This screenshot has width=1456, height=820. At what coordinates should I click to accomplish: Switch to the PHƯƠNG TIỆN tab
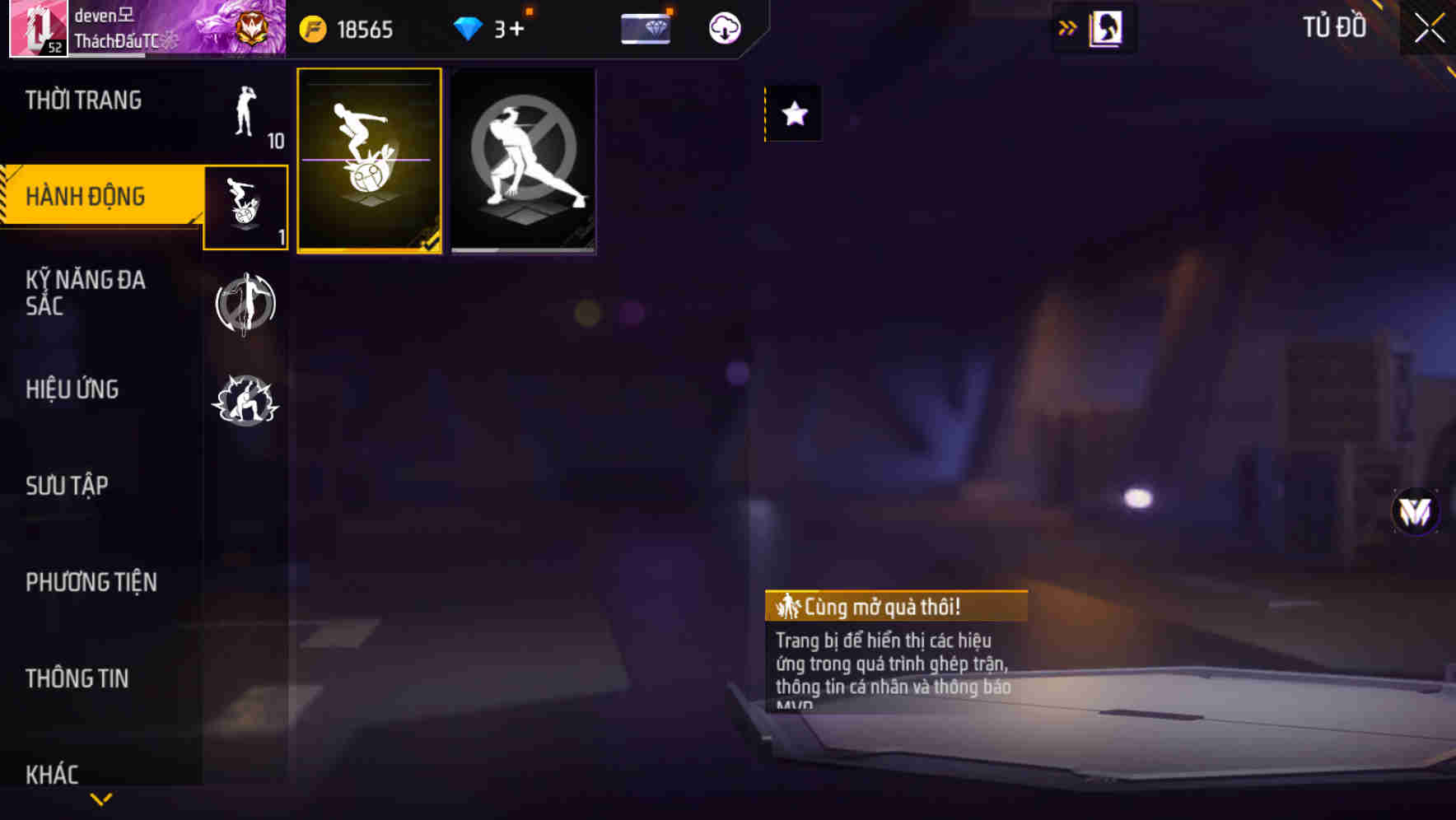tap(89, 581)
